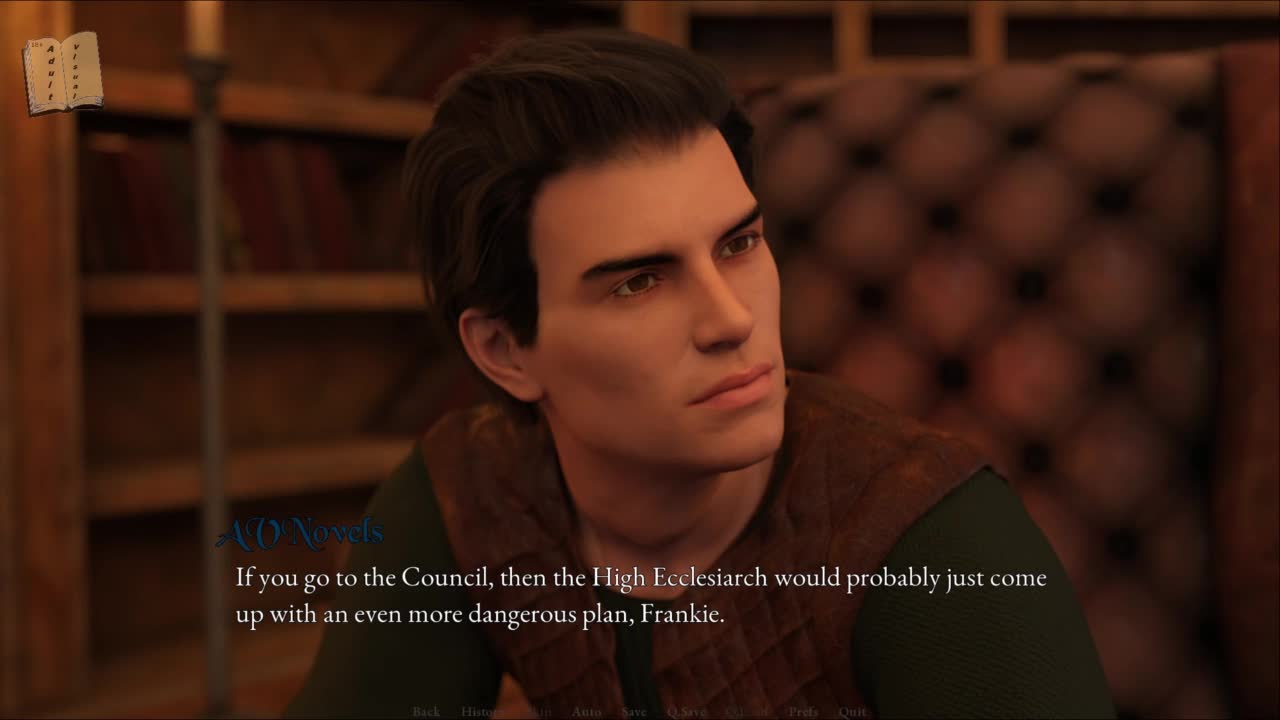Open the Prefs settings

pos(803,712)
